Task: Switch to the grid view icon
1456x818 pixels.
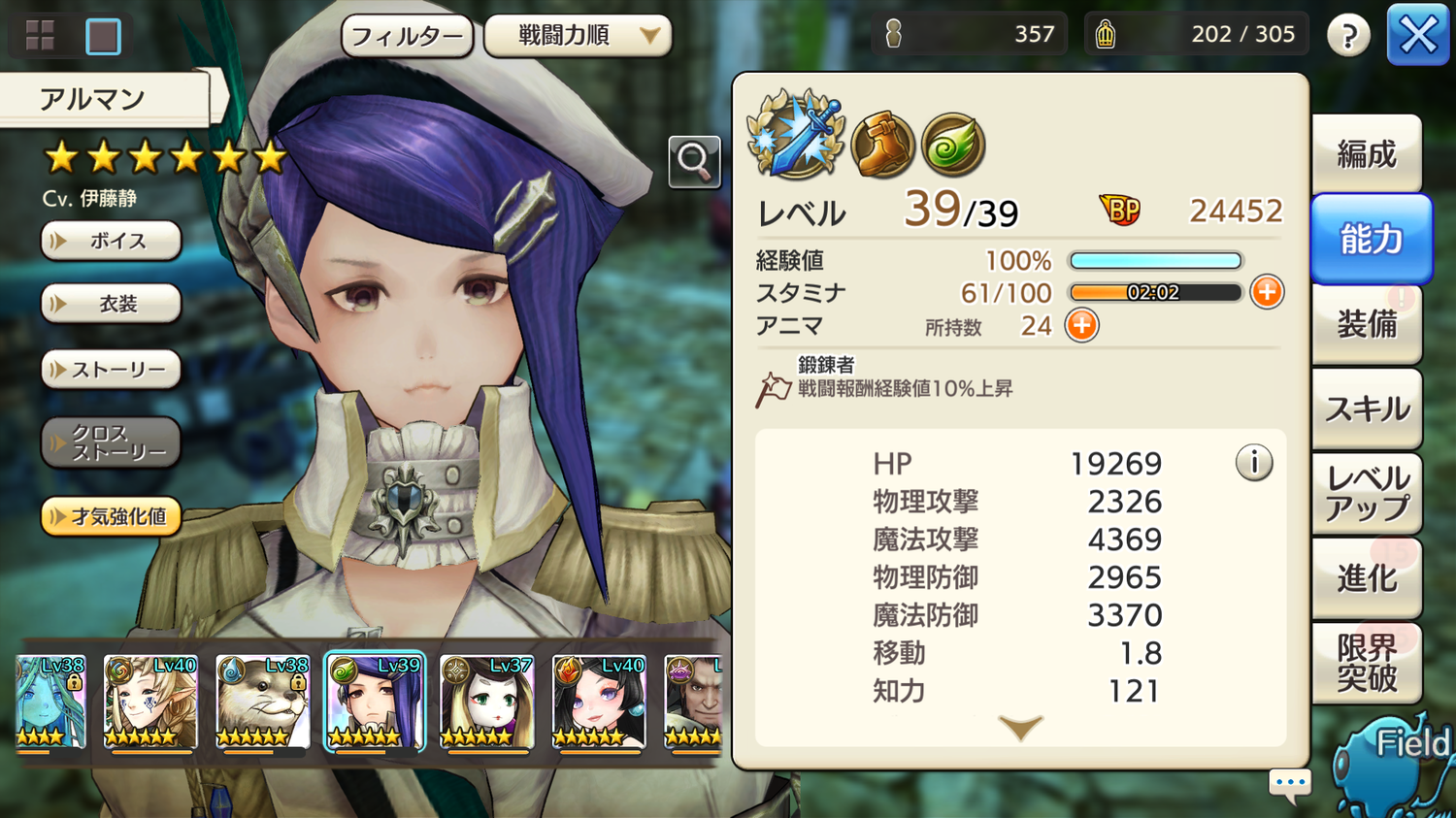Action: 40,36
